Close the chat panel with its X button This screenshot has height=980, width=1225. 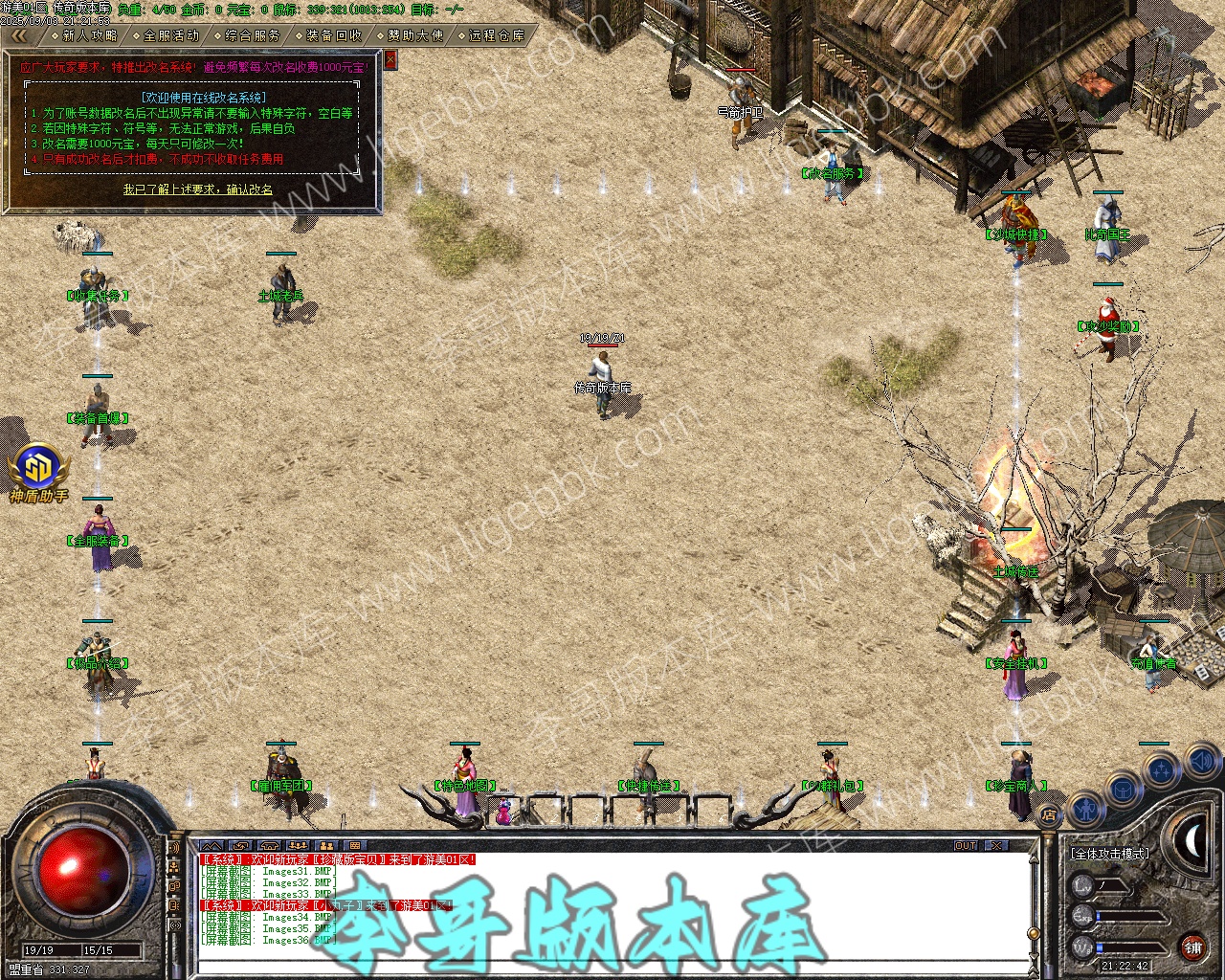coord(996,845)
